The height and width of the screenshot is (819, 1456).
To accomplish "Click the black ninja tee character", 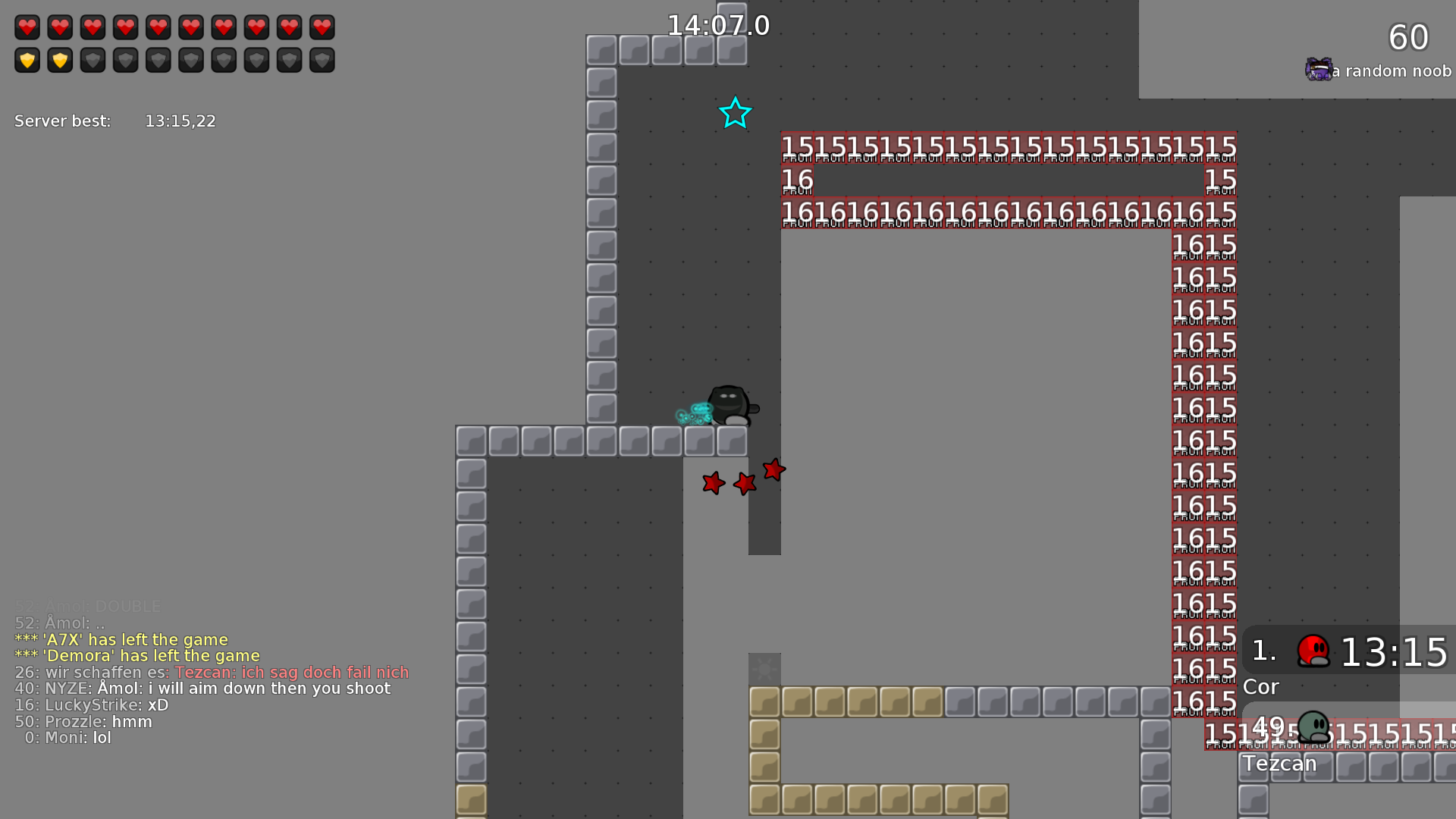I will click(726, 402).
